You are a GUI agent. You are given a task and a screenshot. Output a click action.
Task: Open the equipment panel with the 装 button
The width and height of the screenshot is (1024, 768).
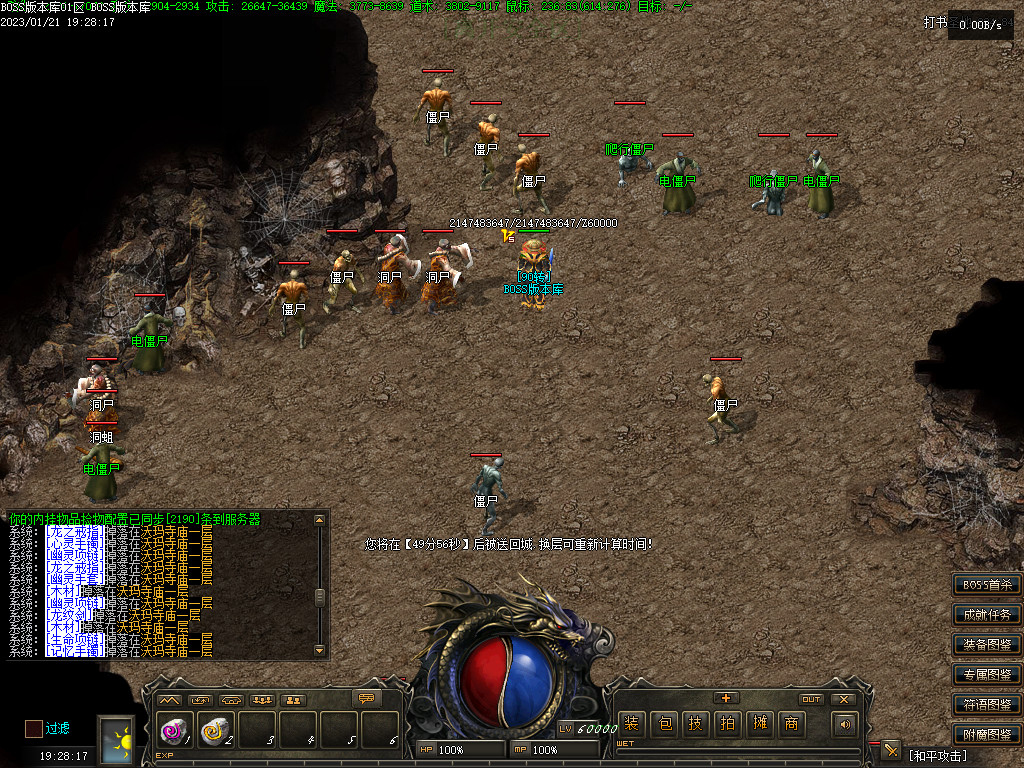[631, 724]
